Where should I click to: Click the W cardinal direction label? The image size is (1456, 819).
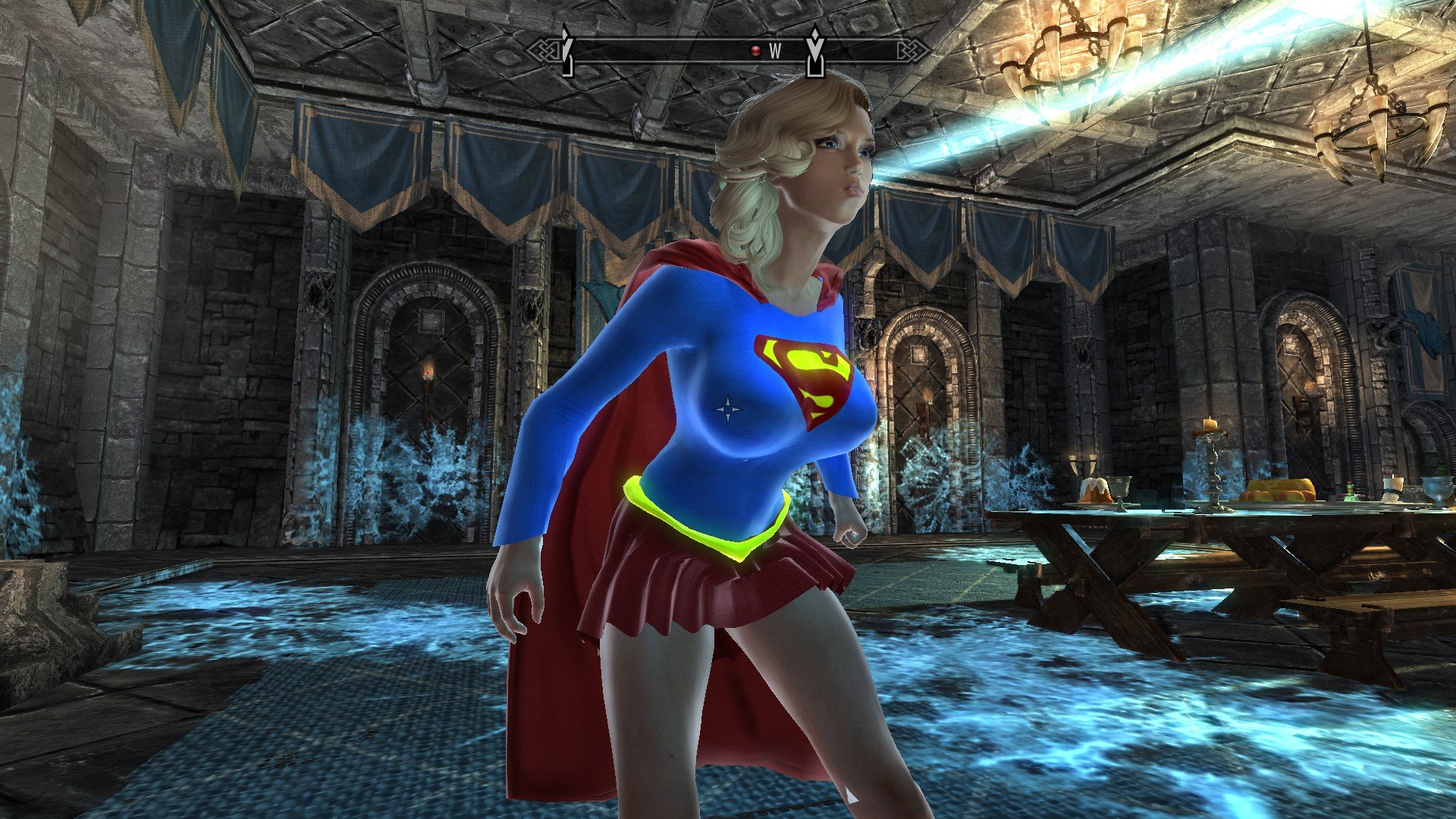775,49
